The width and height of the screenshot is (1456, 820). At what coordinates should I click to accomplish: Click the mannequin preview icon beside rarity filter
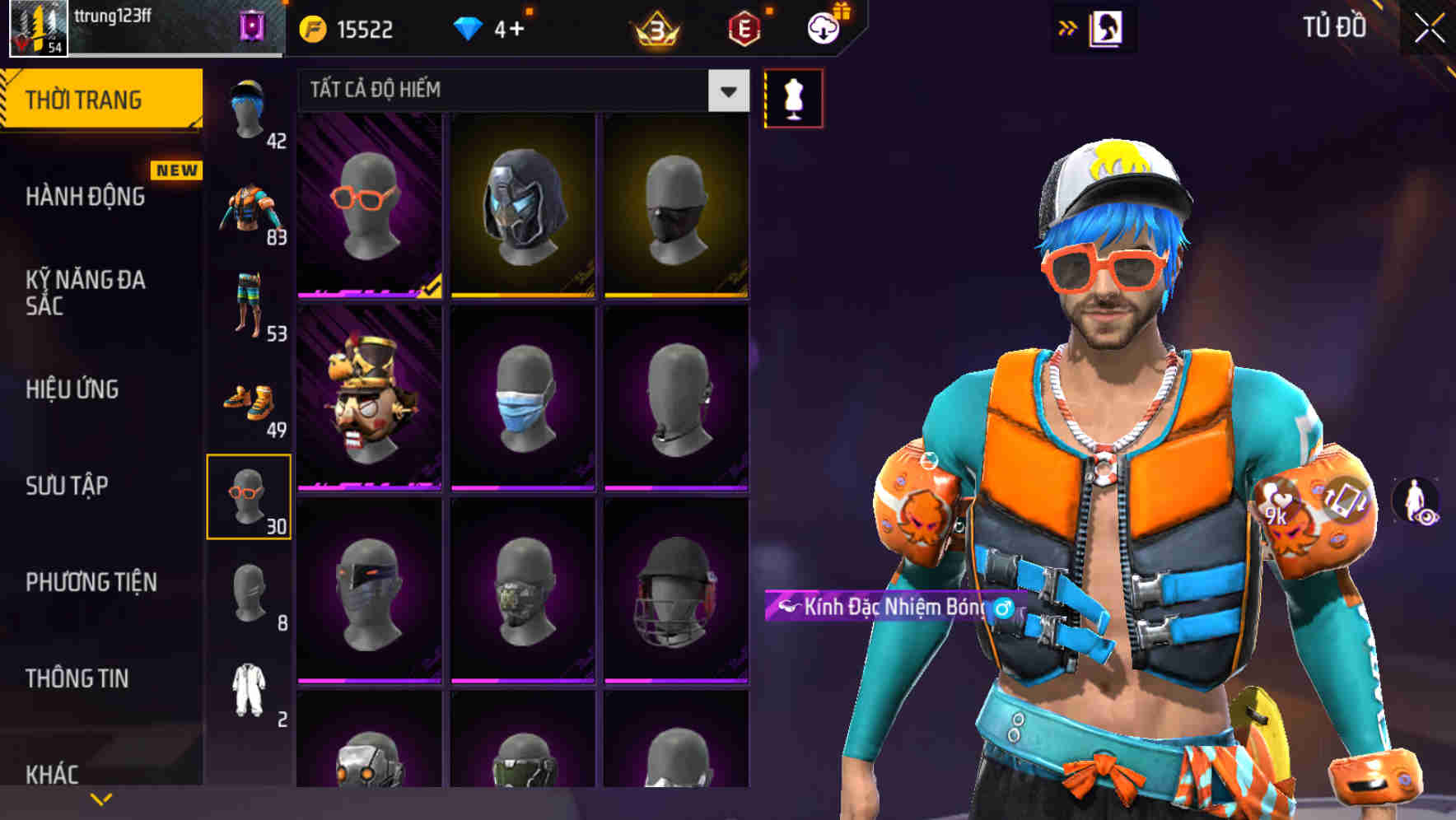pyautogui.click(x=793, y=97)
